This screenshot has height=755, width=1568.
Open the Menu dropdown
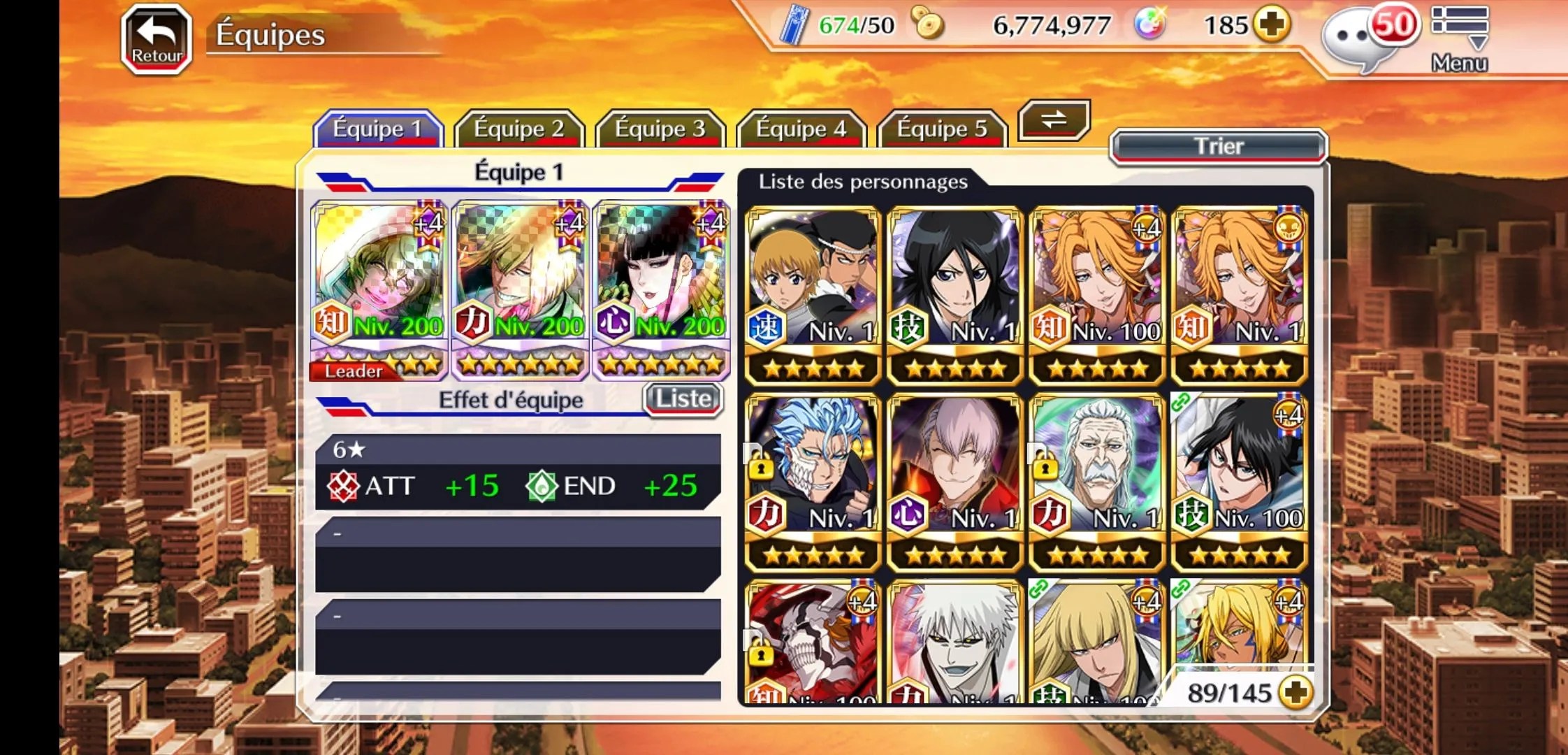(x=1459, y=38)
